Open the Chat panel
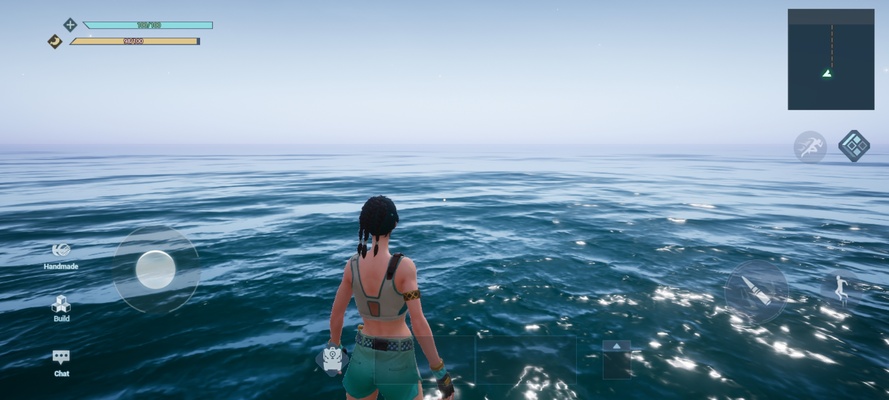 (61, 357)
